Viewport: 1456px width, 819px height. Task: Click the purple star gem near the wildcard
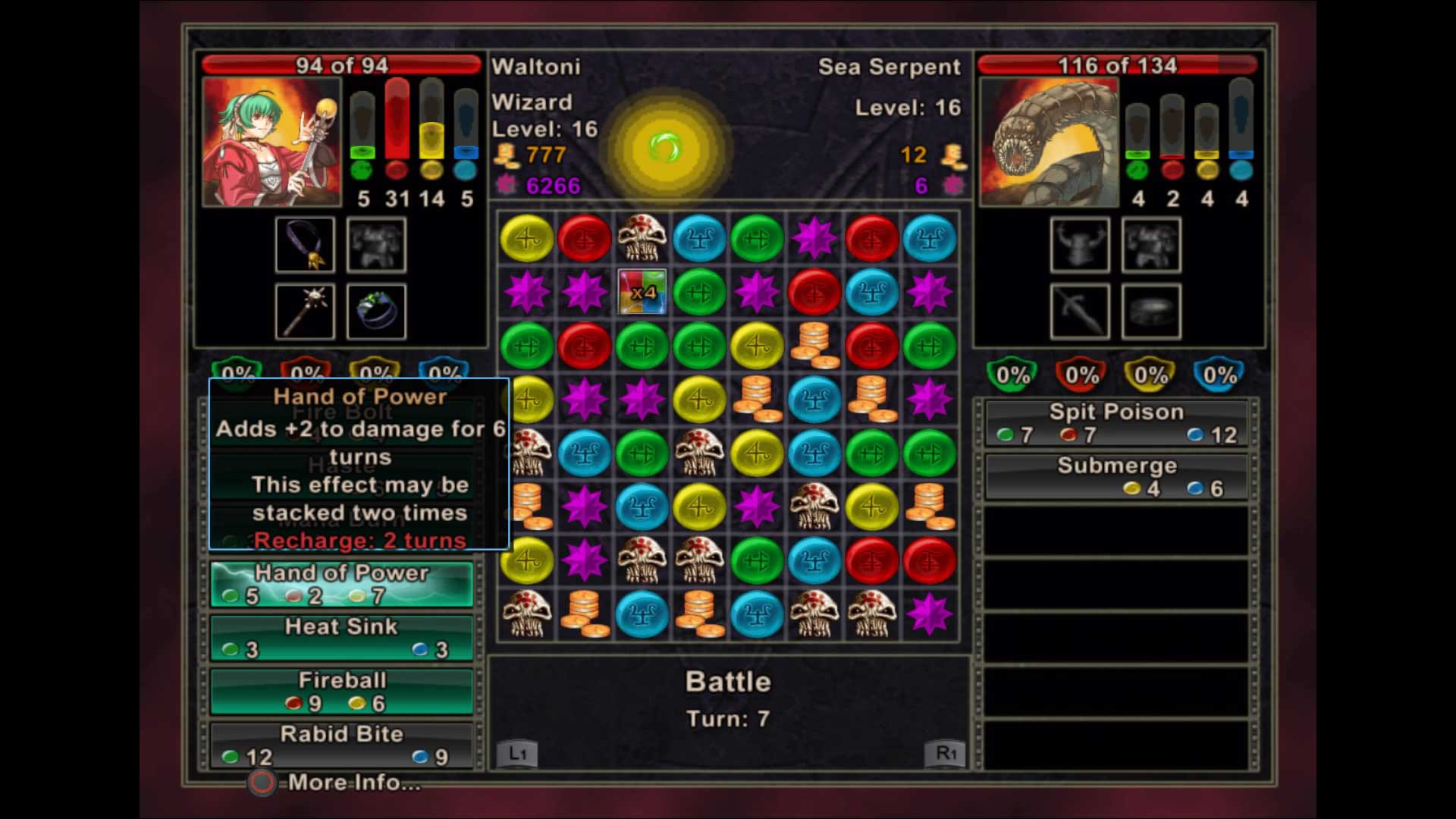pos(585,293)
